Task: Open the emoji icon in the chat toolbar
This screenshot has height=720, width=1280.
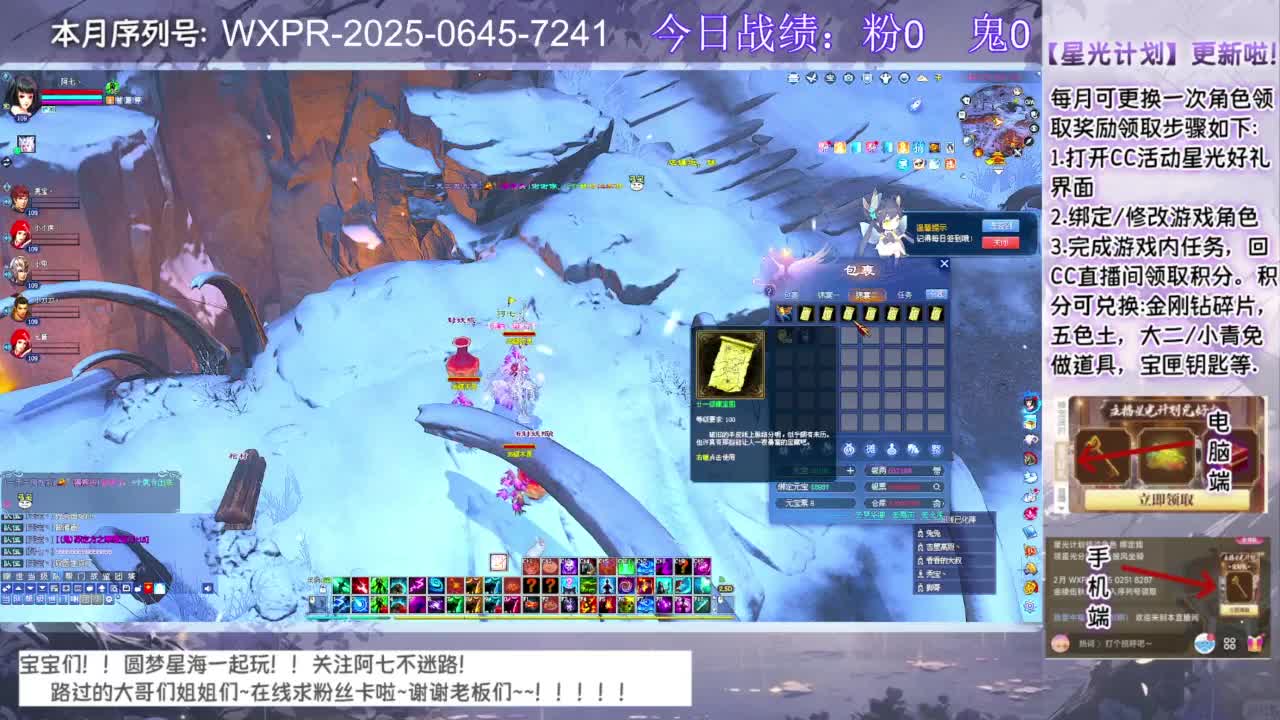Action: tap(90, 587)
